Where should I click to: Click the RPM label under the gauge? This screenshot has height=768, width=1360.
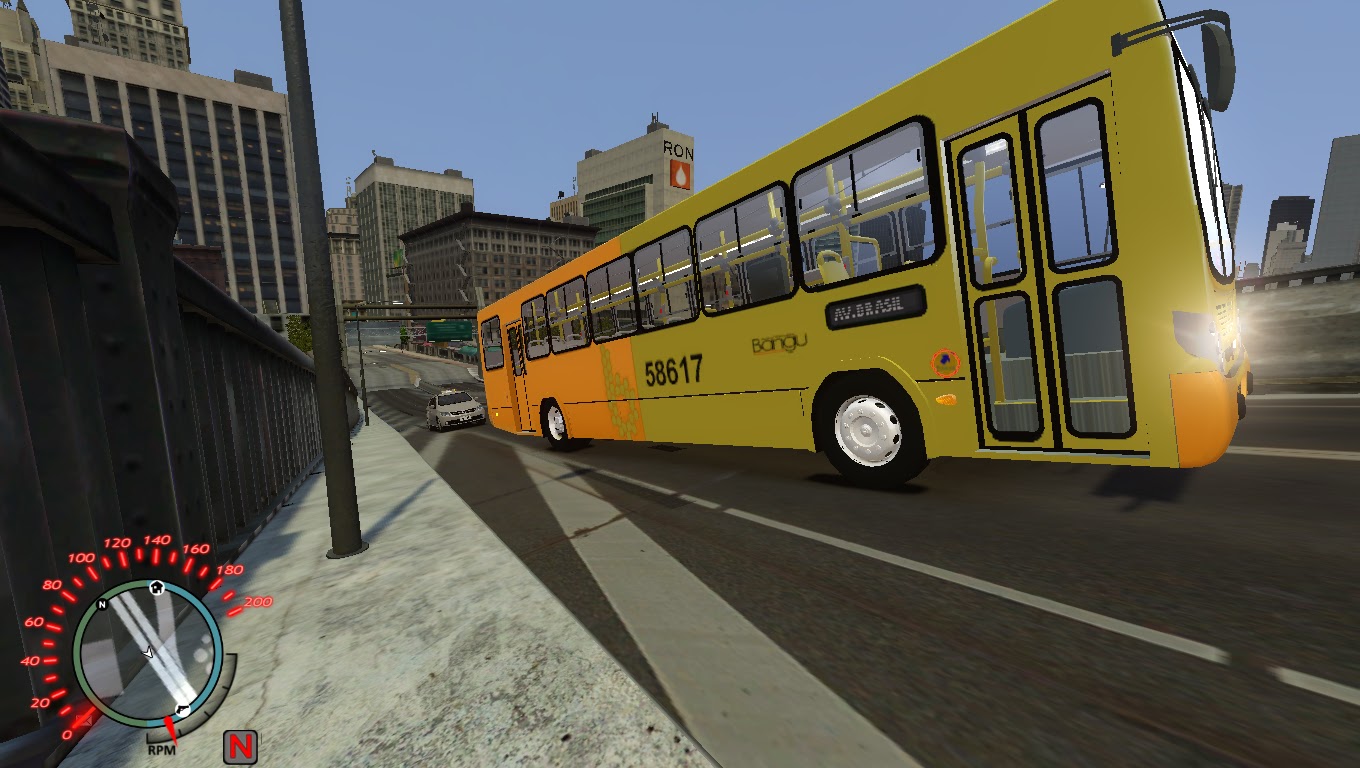[162, 750]
